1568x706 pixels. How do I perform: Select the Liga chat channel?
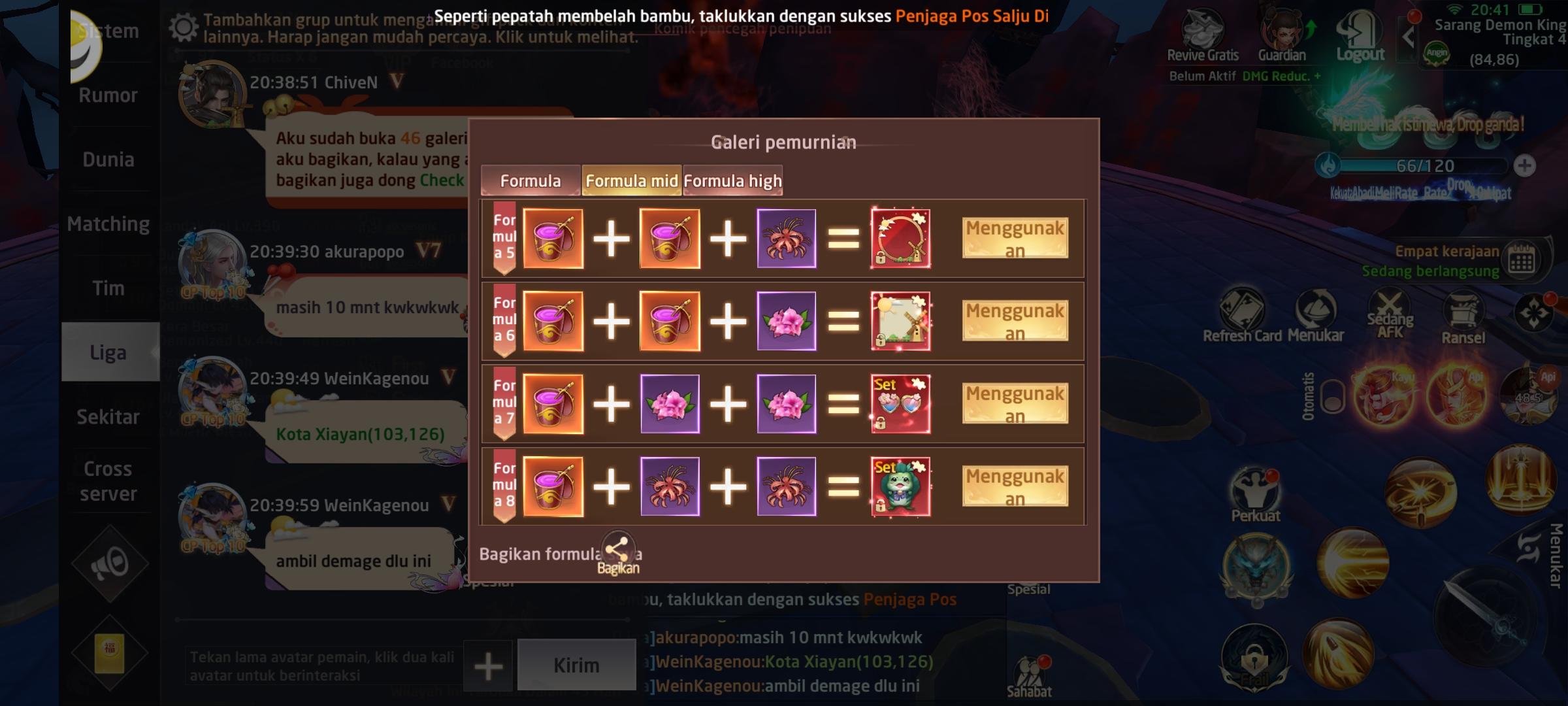point(108,352)
